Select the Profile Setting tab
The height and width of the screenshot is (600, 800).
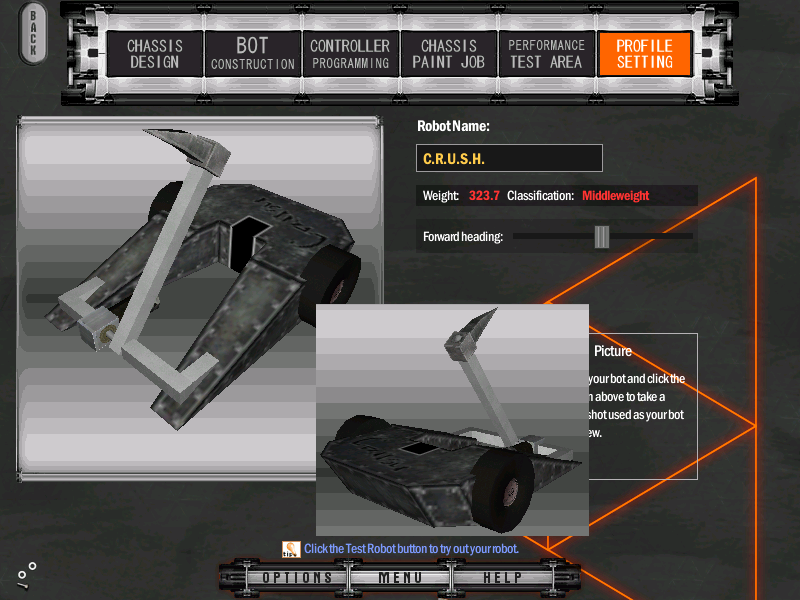click(x=644, y=54)
